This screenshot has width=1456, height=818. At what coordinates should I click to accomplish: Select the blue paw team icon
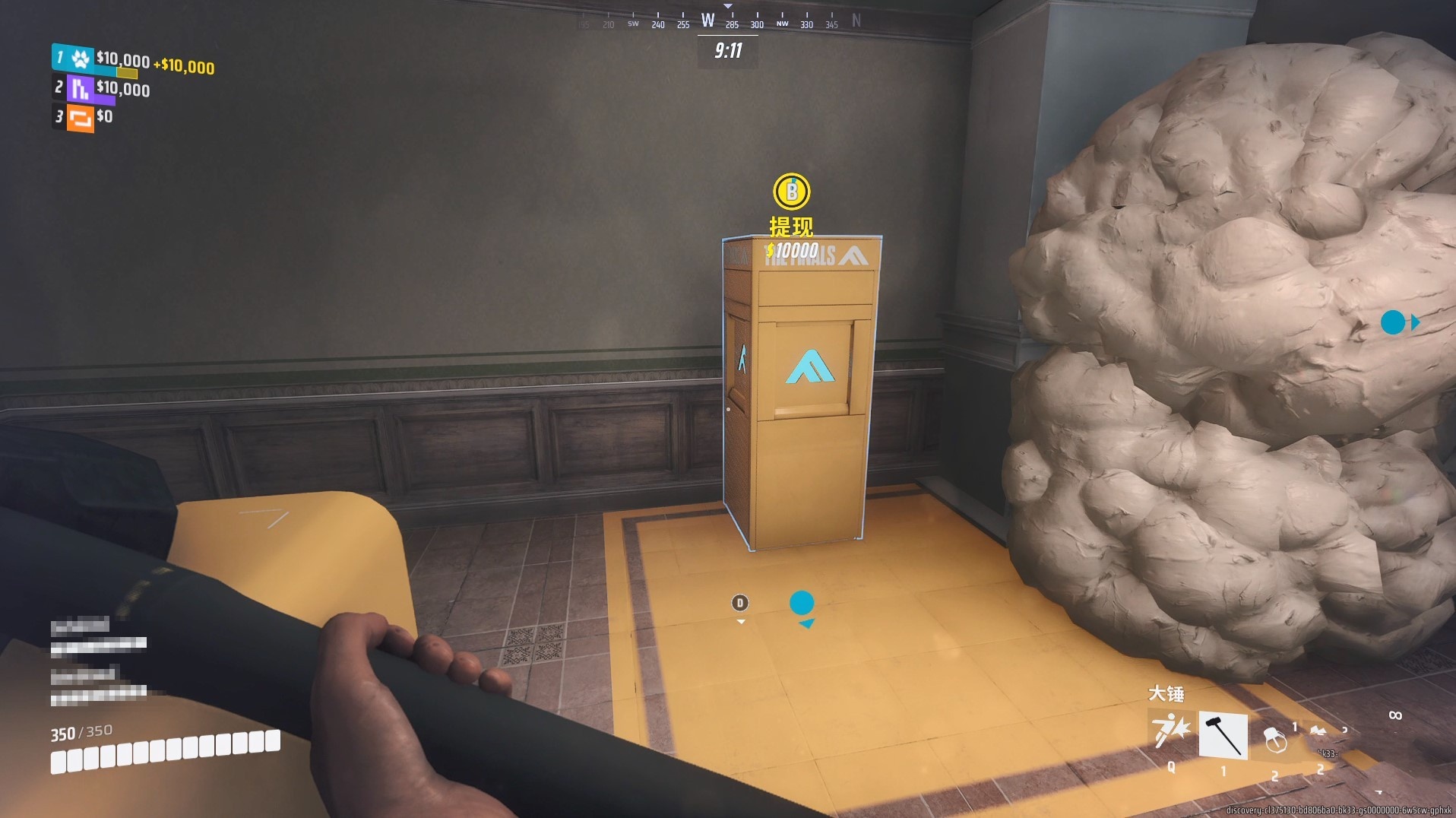[80, 58]
